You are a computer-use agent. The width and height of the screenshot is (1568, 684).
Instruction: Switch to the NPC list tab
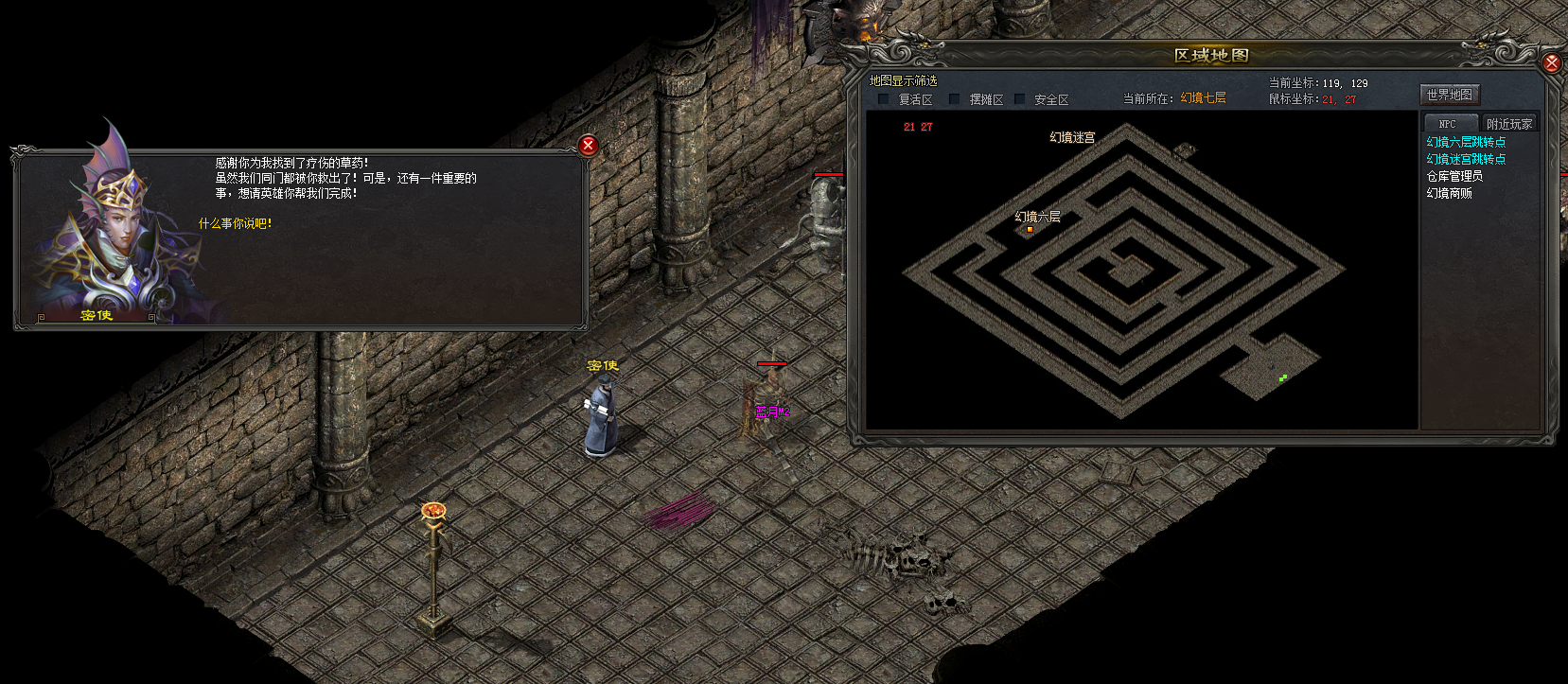1448,124
